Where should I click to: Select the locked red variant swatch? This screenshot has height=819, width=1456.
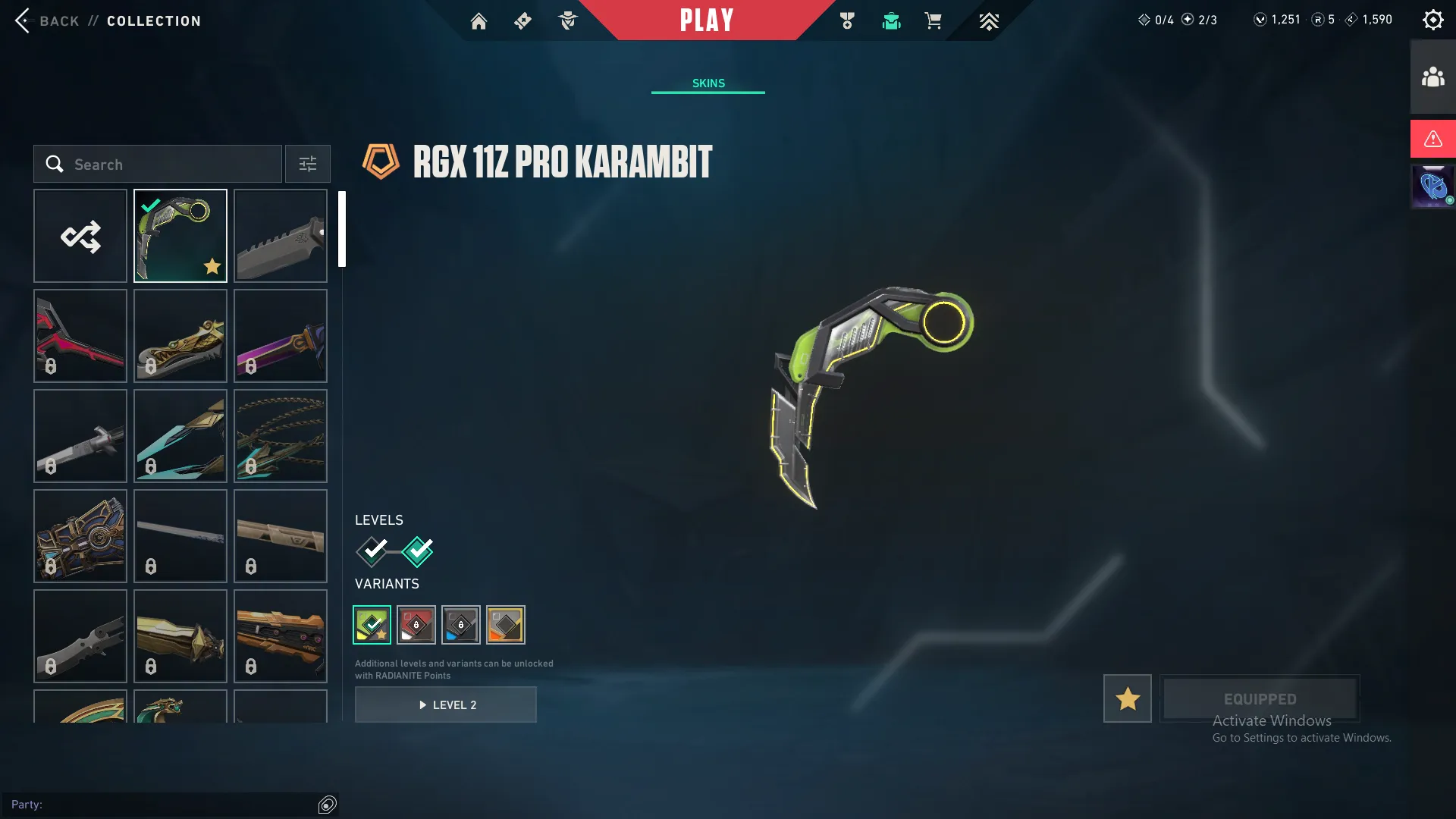pos(416,625)
